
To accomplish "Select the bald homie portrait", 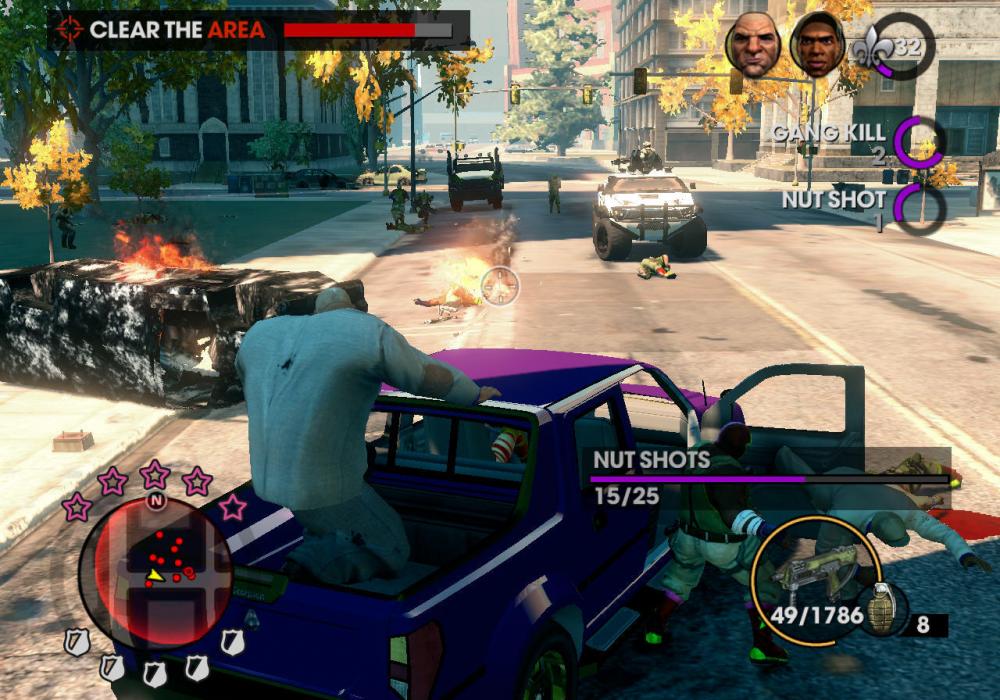I will pos(752,45).
